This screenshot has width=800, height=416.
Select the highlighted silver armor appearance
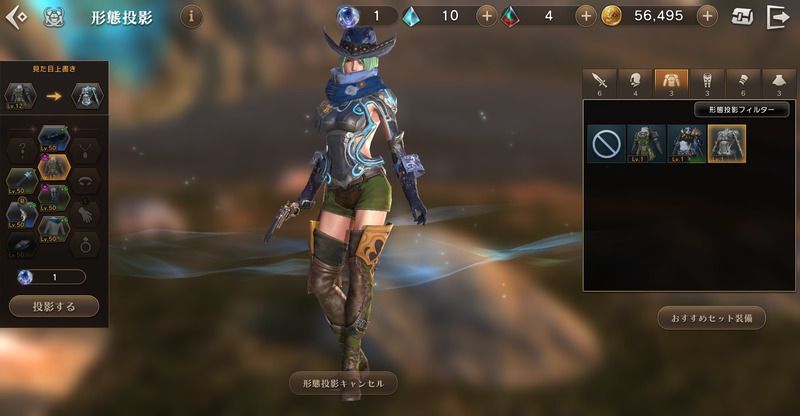tap(726, 144)
